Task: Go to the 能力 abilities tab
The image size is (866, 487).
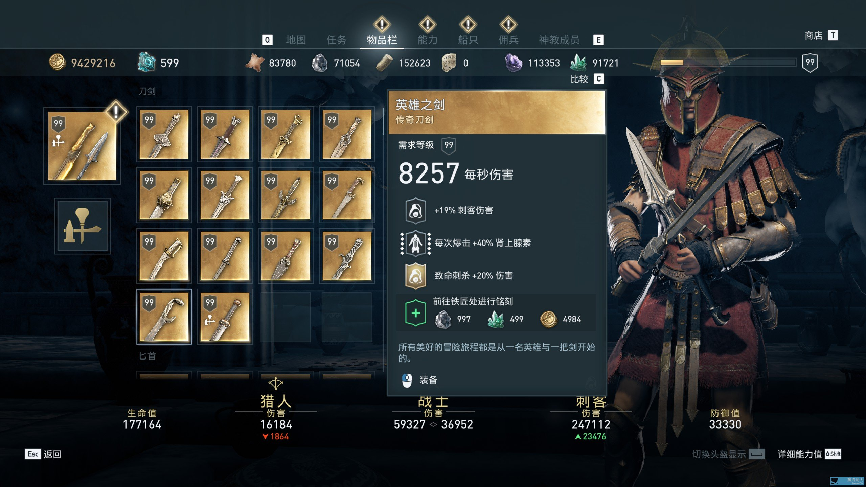Action: [427, 40]
